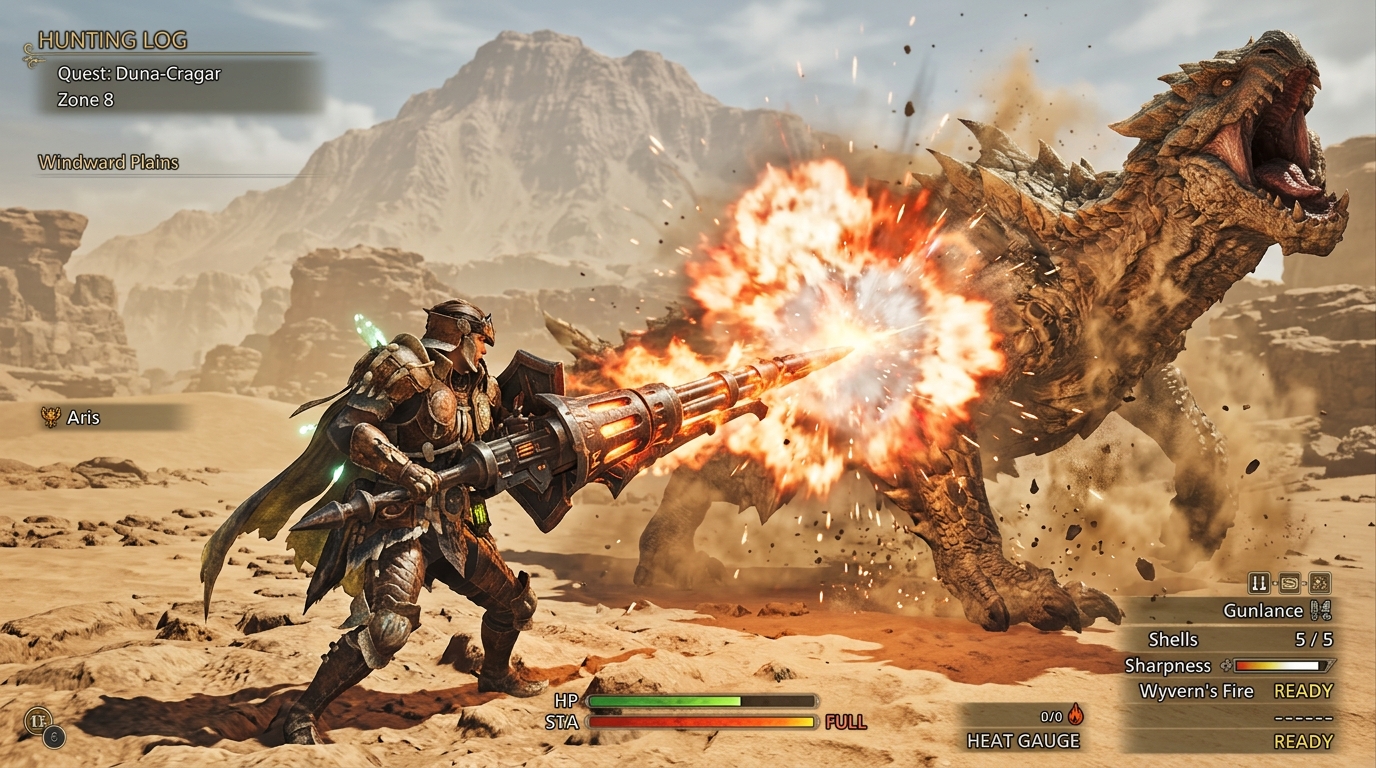
Task: Expand the Gunlance weapon info row
Action: (x=1264, y=610)
